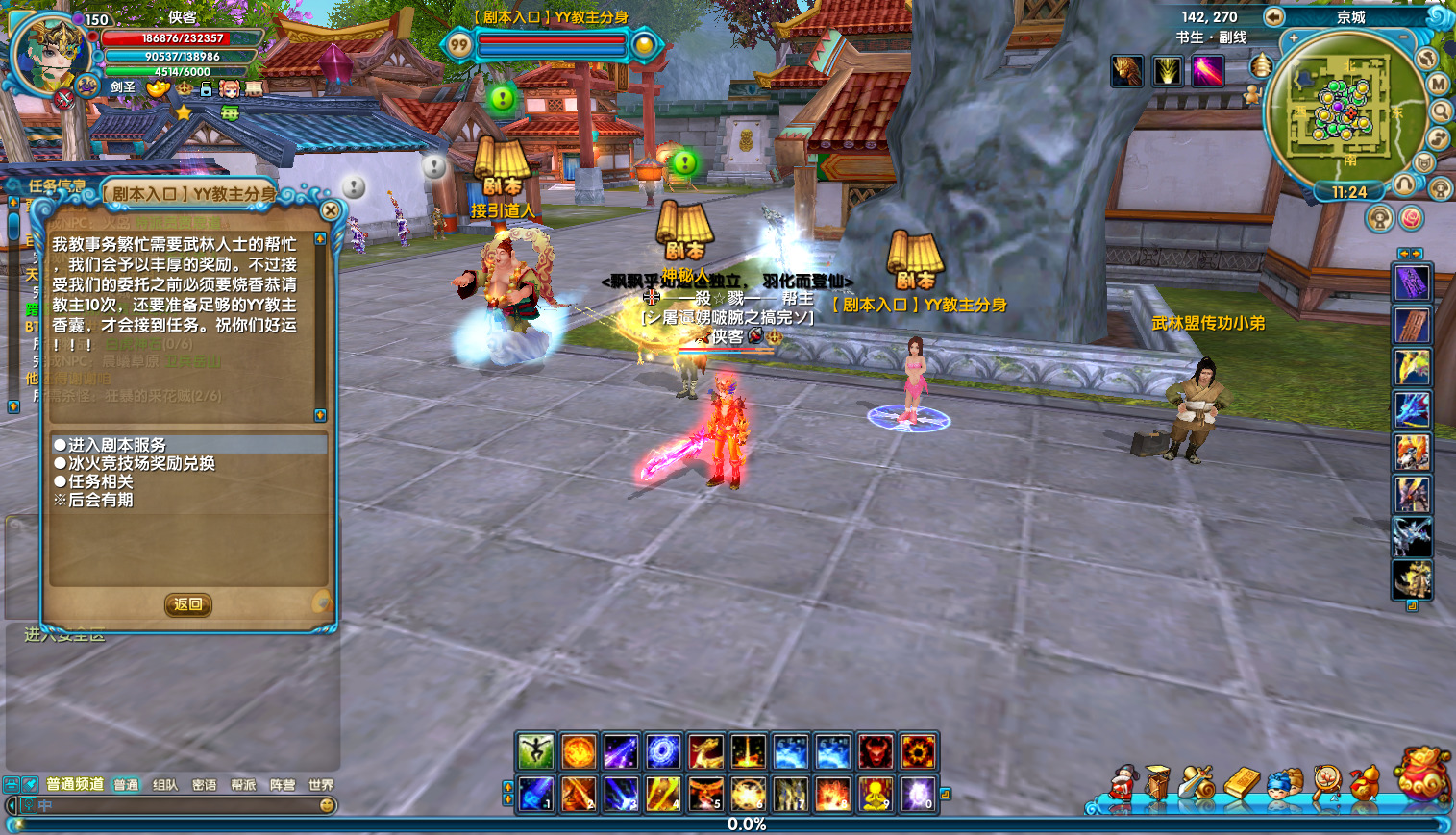
Task: Select the 冰火竞技场奖励兑换 option
Action: click(140, 463)
